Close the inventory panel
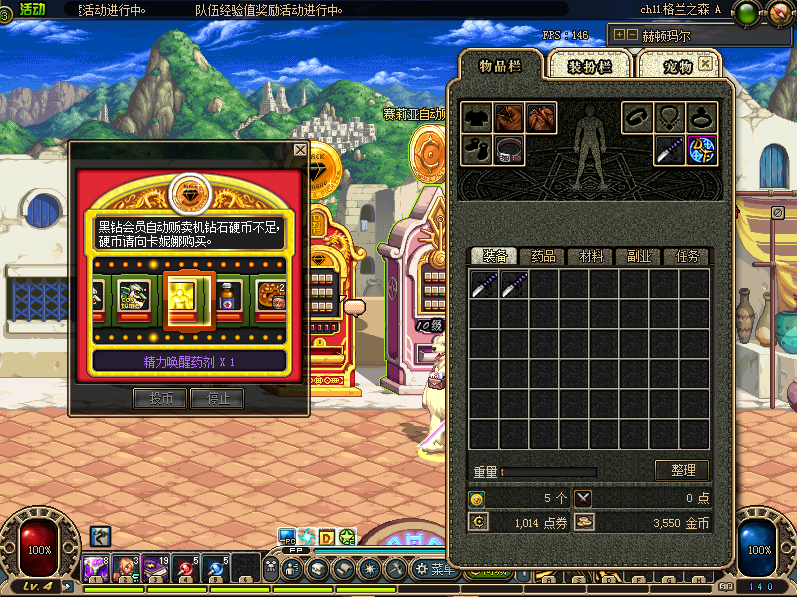The height and width of the screenshot is (597, 797). (x=706, y=63)
